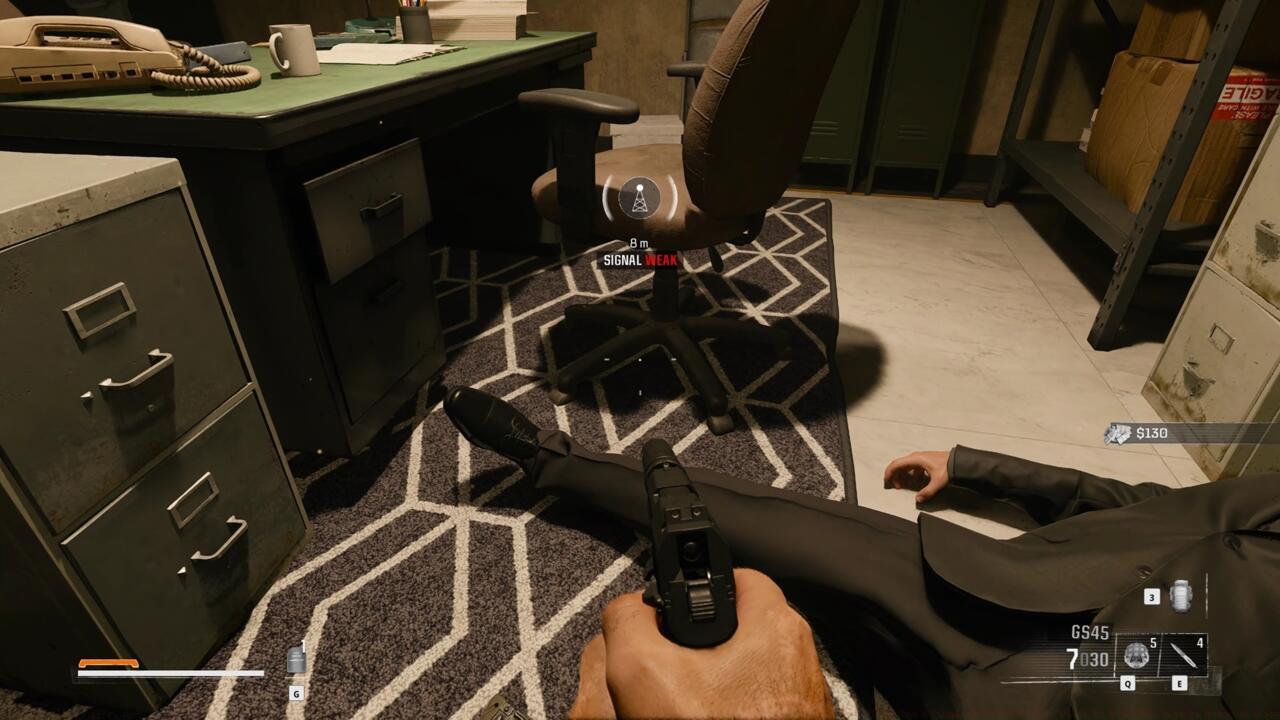The image size is (1280, 720).
Task: Click the G keybind badge
Action: tap(296, 692)
